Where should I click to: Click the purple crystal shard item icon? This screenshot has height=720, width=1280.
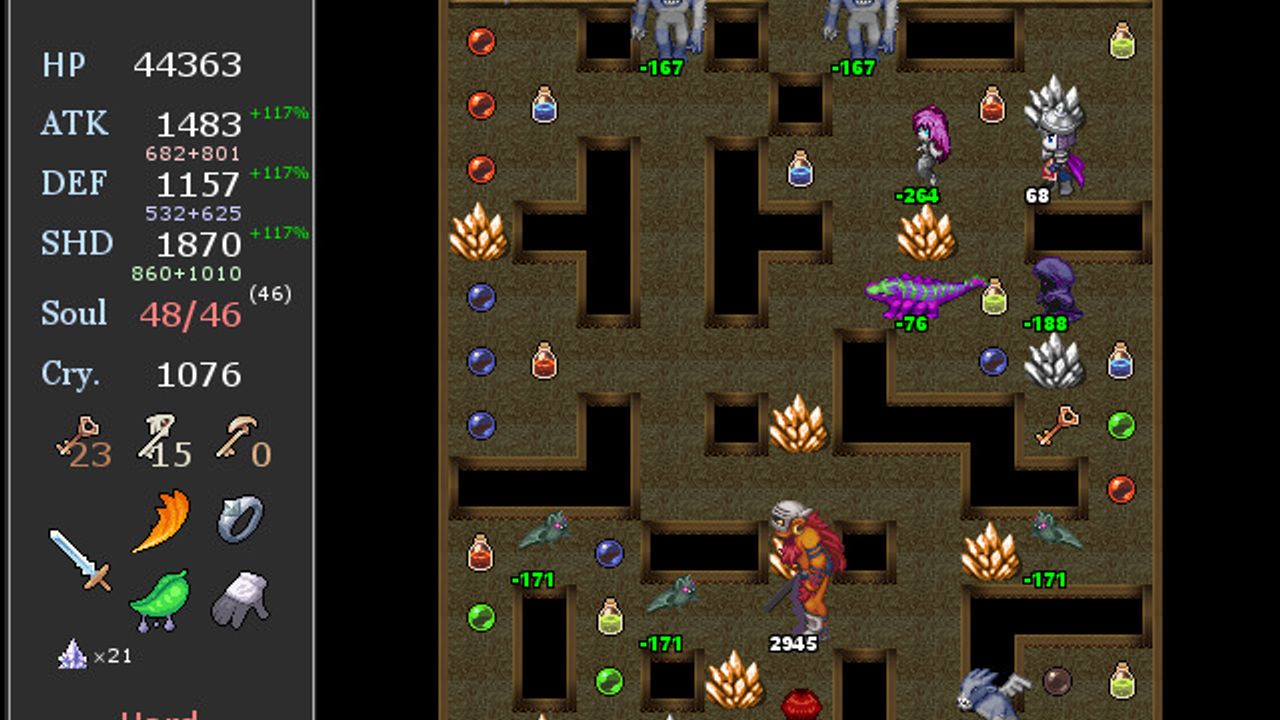[72, 655]
